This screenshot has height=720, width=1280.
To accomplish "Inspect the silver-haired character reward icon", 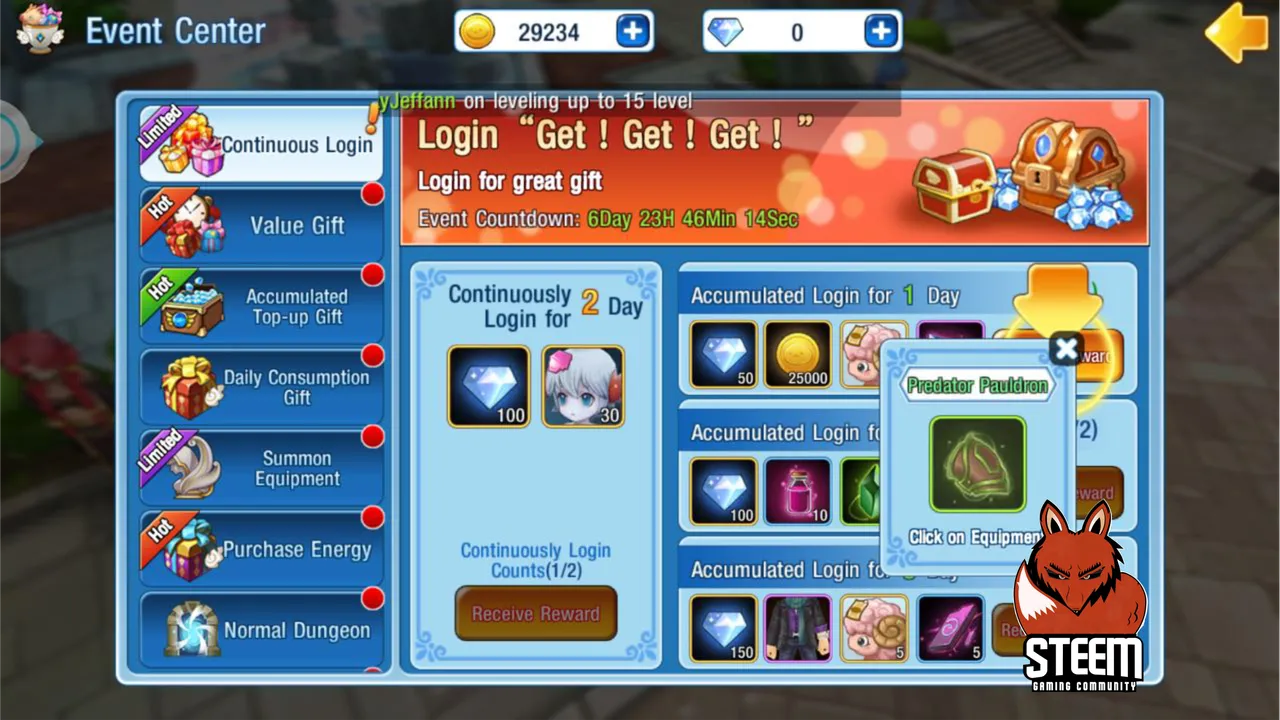I will click(x=583, y=386).
